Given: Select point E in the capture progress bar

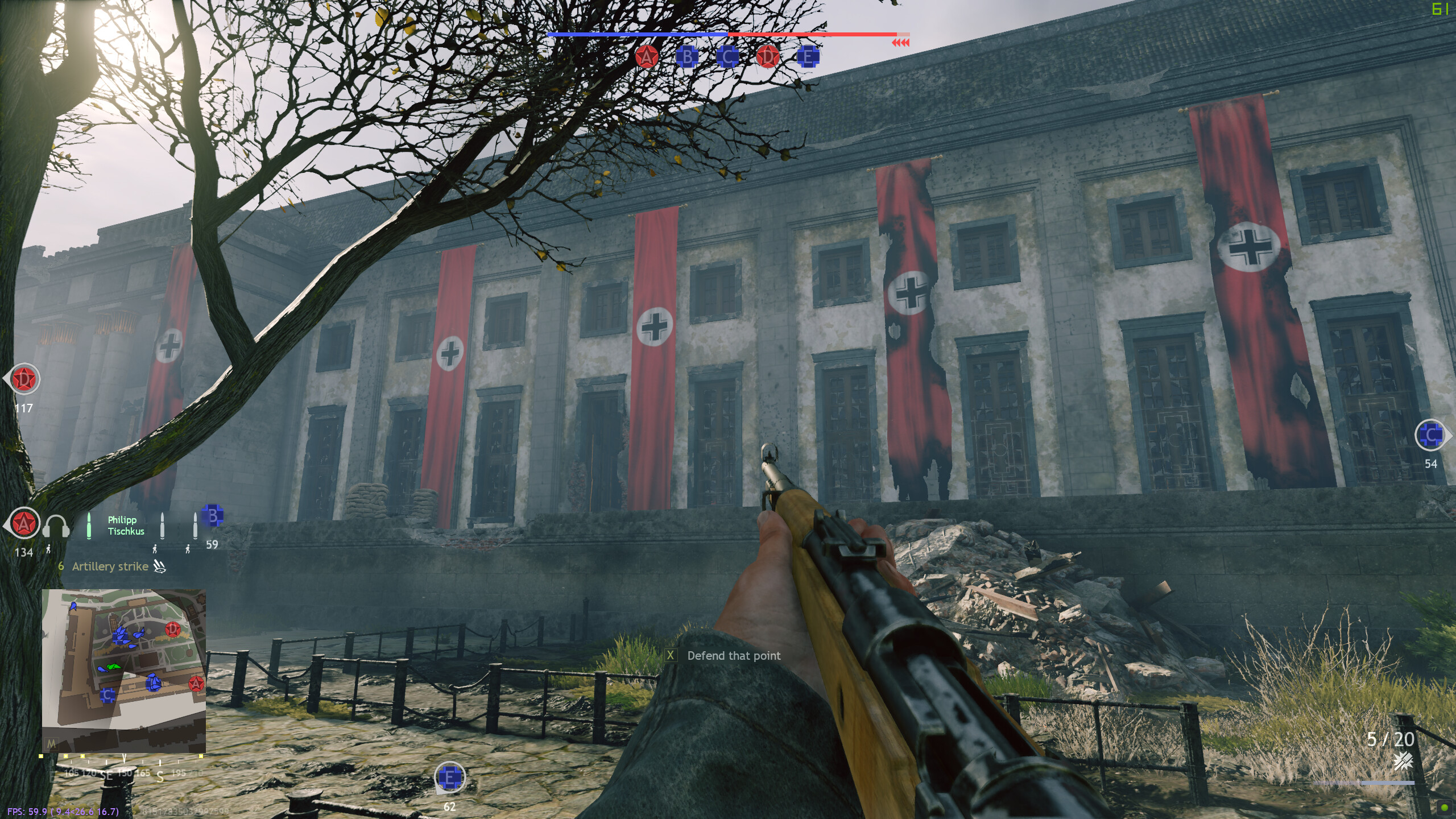Looking at the screenshot, I should pyautogui.click(x=807, y=56).
